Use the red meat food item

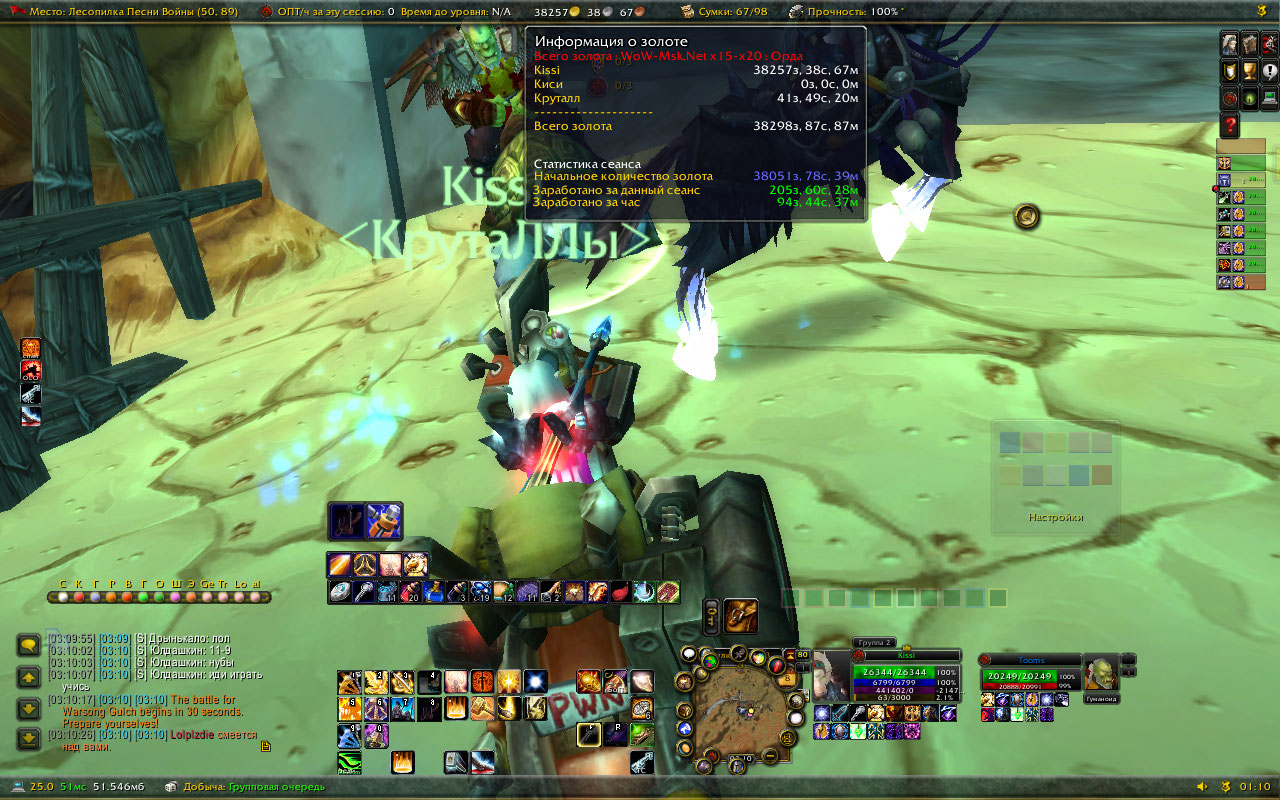coord(620,592)
